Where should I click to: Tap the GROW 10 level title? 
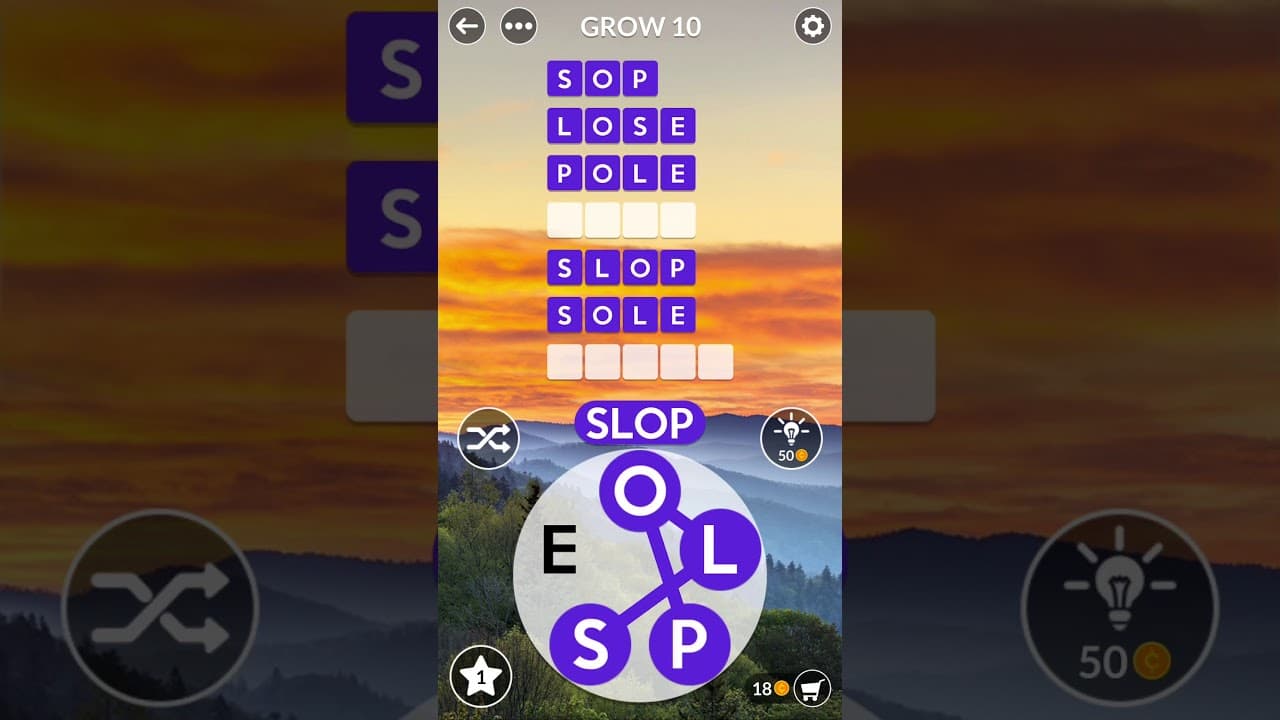640,27
